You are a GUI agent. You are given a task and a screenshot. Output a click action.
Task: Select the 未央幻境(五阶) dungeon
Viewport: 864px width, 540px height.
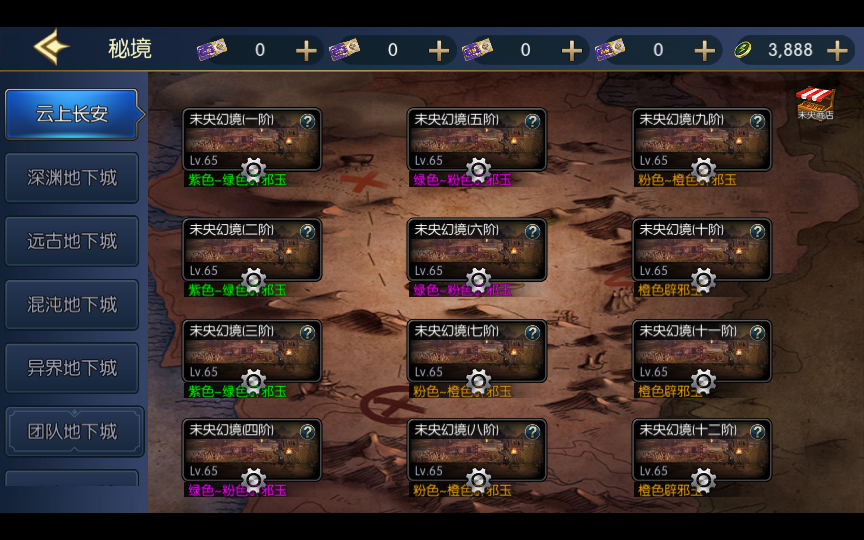(476, 139)
